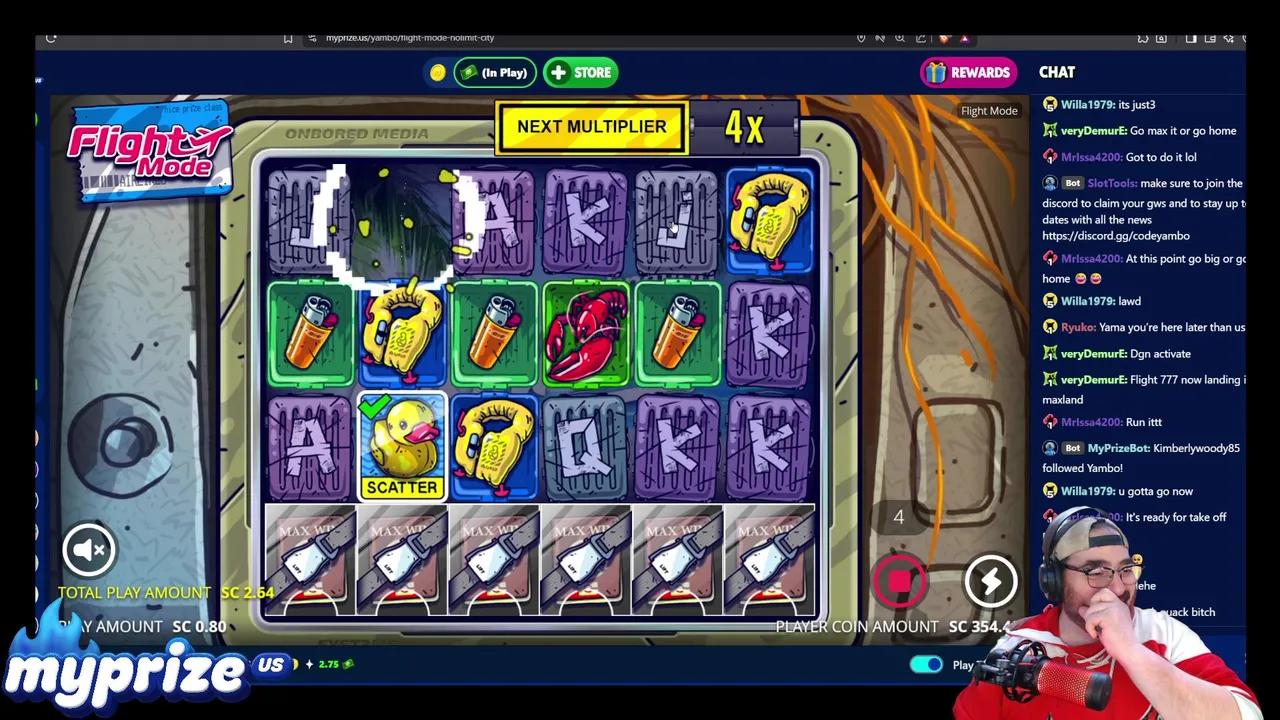
Task: Open the green STORE button
Action: [580, 72]
